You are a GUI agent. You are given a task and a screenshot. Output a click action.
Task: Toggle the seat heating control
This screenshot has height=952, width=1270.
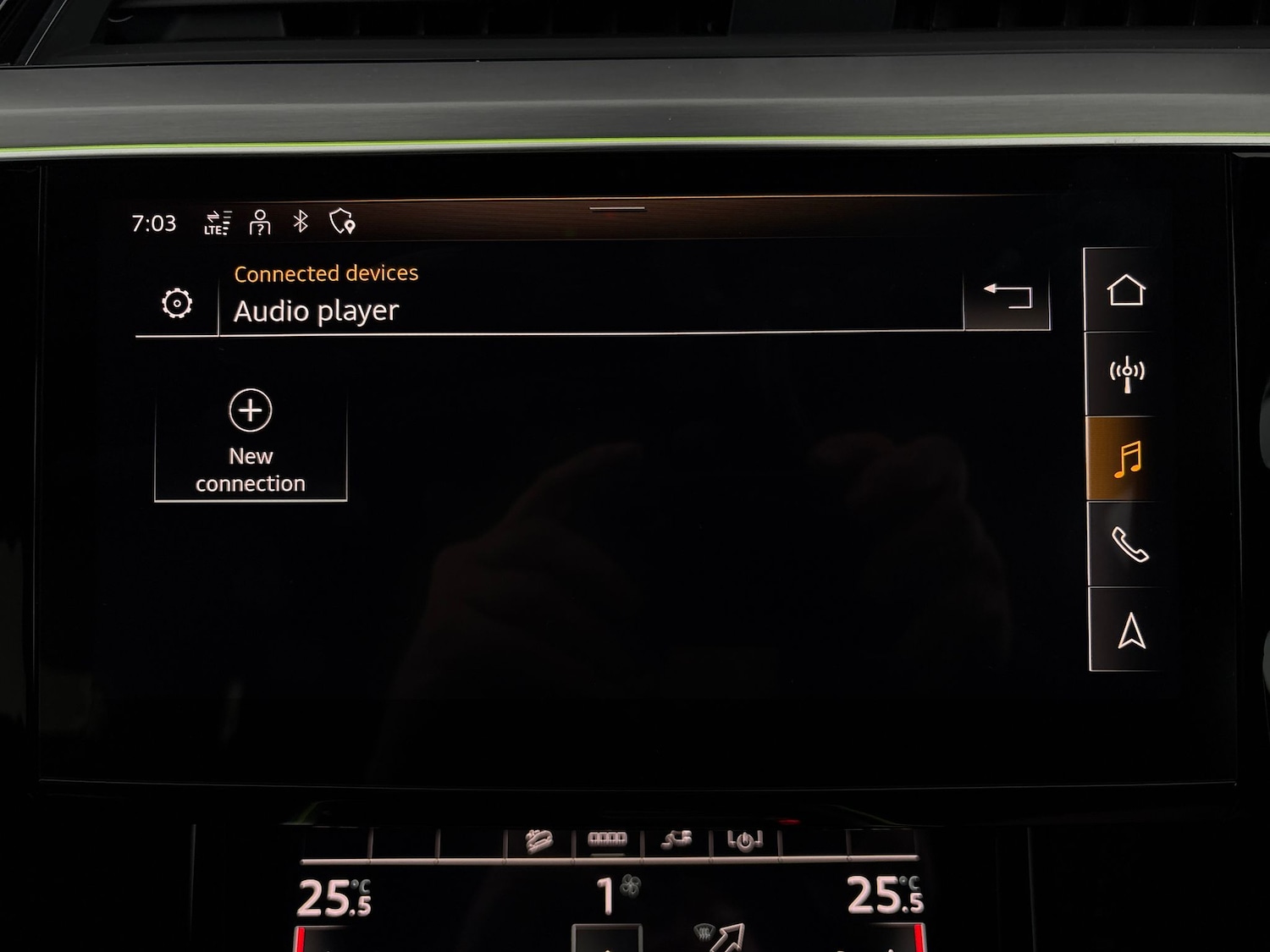click(x=538, y=839)
